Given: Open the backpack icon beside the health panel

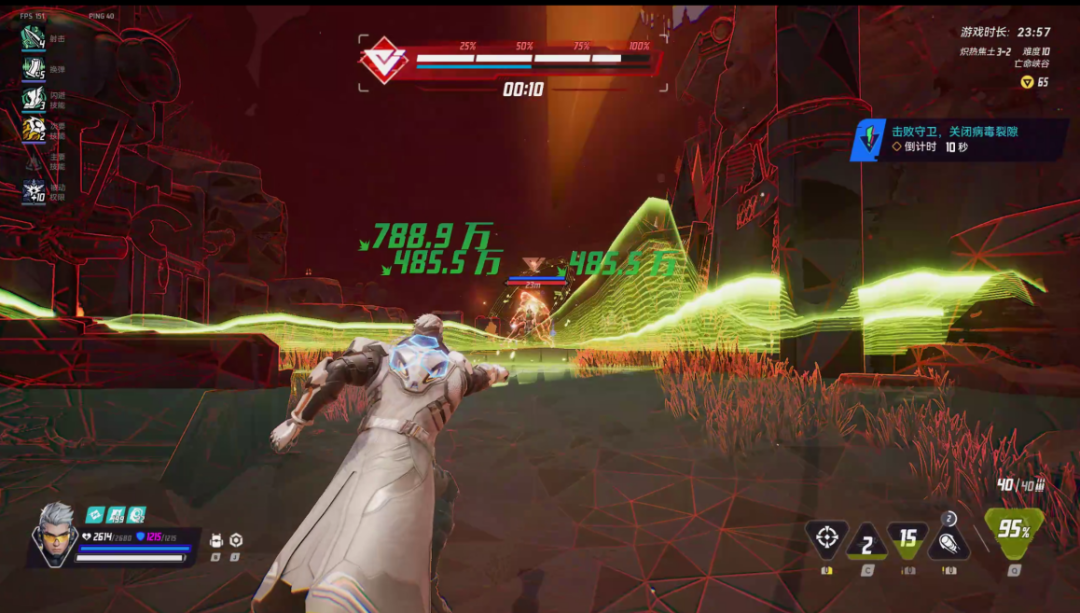Looking at the screenshot, I should (x=215, y=540).
